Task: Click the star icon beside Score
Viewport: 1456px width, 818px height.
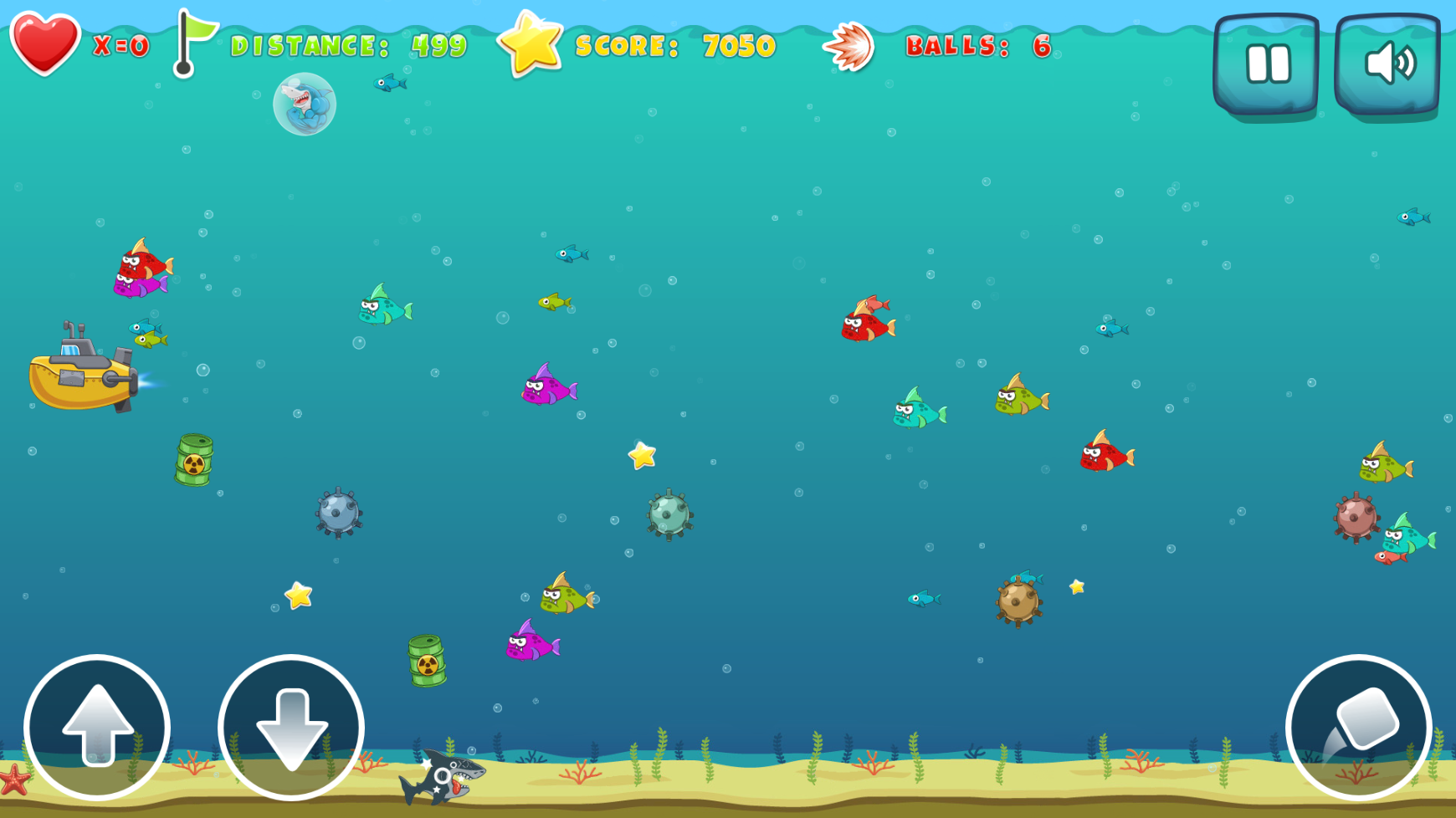Action: (x=531, y=42)
